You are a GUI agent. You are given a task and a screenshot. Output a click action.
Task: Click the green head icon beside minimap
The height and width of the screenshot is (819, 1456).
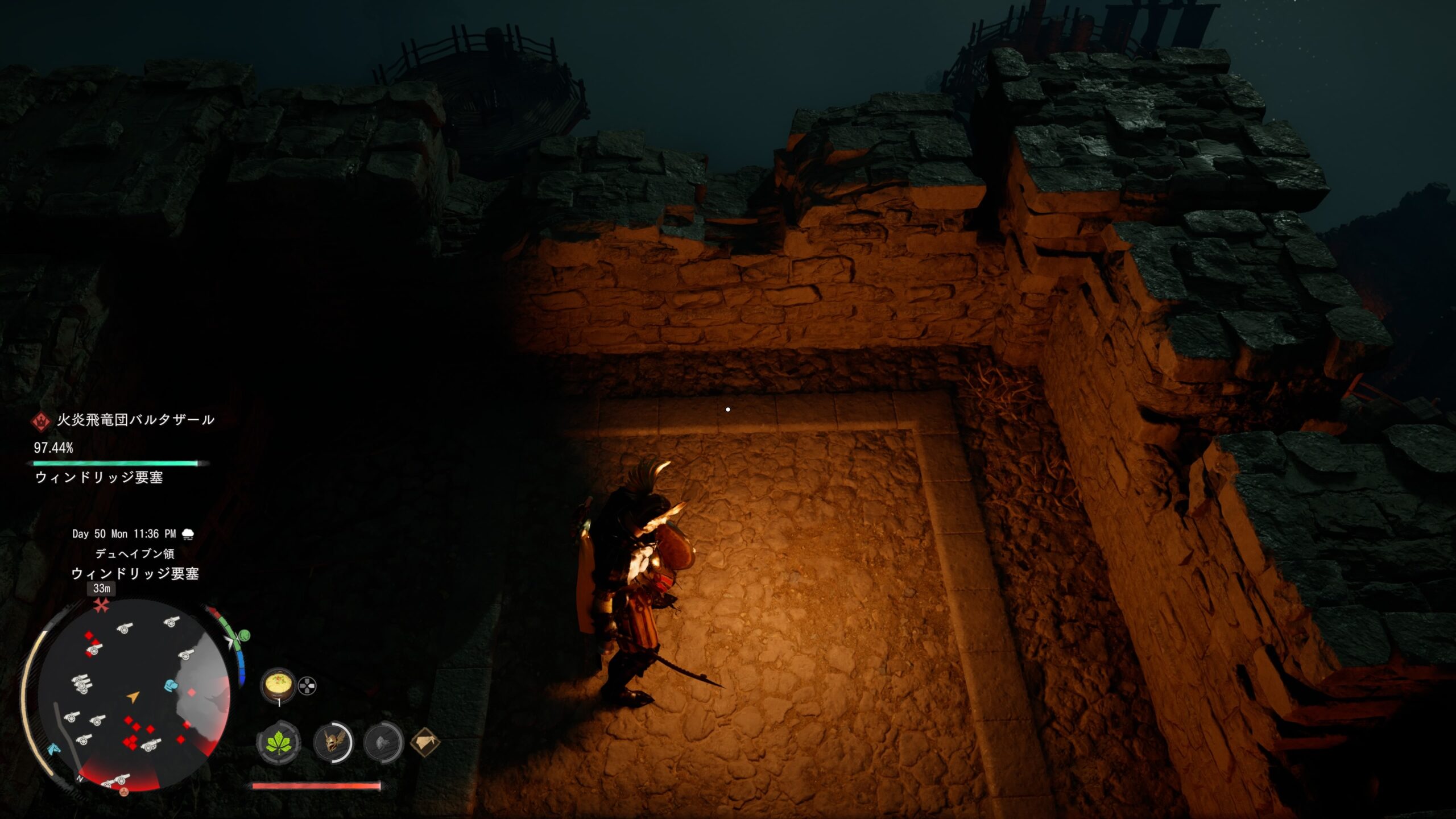pos(244,635)
